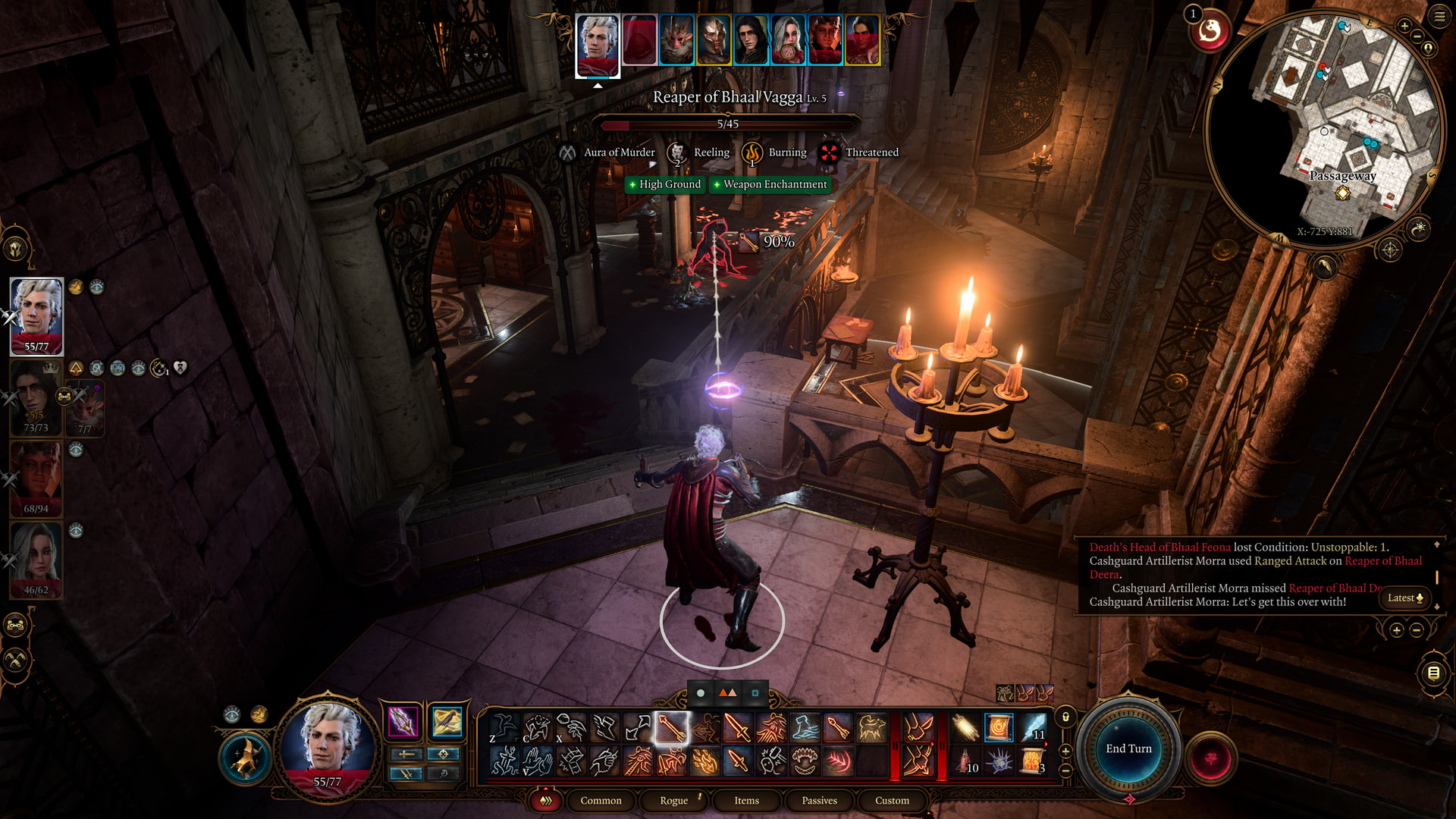Open the main menu hamburger button

click(x=1439, y=17)
